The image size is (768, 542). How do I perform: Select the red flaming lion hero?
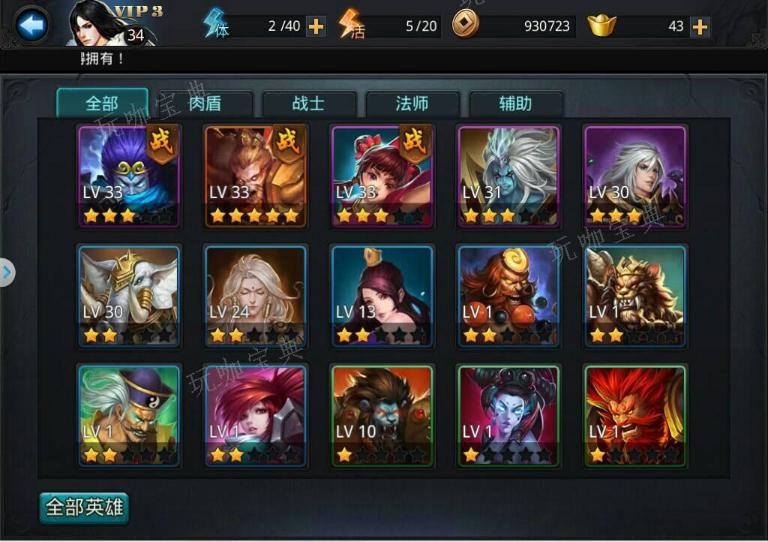635,416
